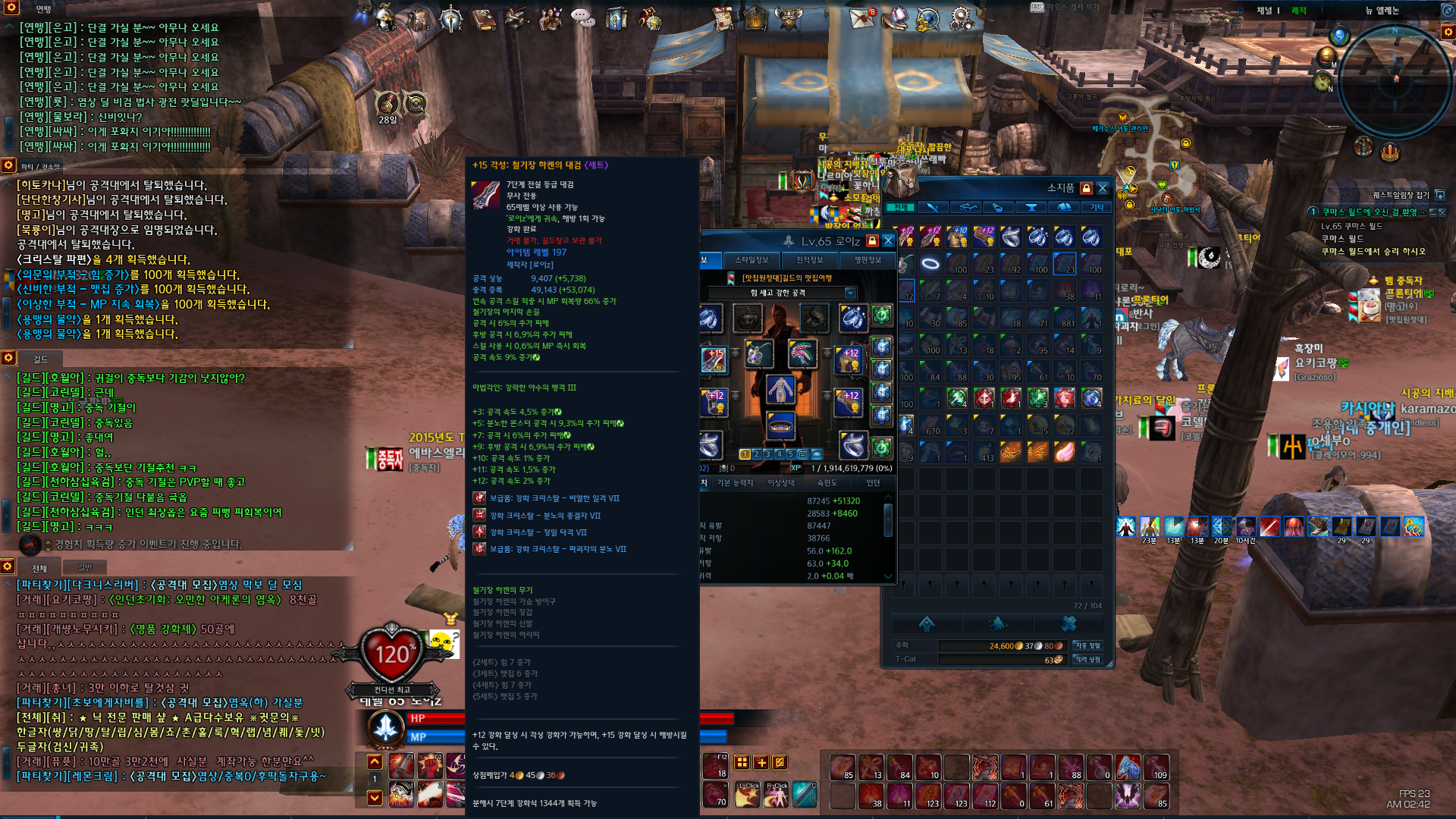The height and width of the screenshot is (819, 1456).
Task: Switch to the 전적정보 tab
Action: click(809, 260)
